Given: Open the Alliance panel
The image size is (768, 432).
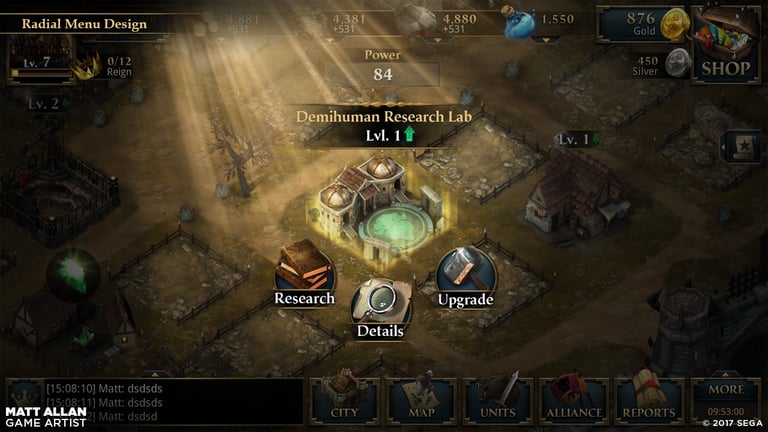Looking at the screenshot, I should [574, 399].
